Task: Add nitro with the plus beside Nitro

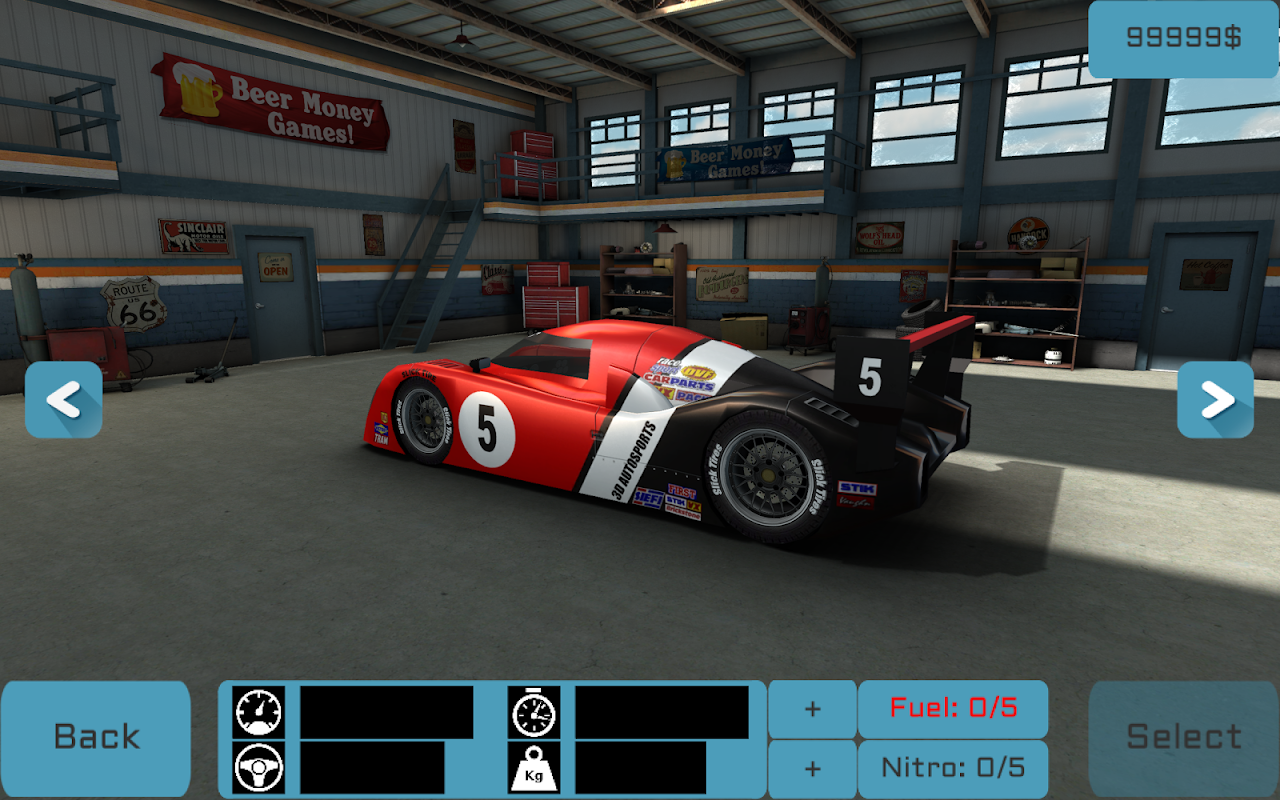Action: pos(812,768)
